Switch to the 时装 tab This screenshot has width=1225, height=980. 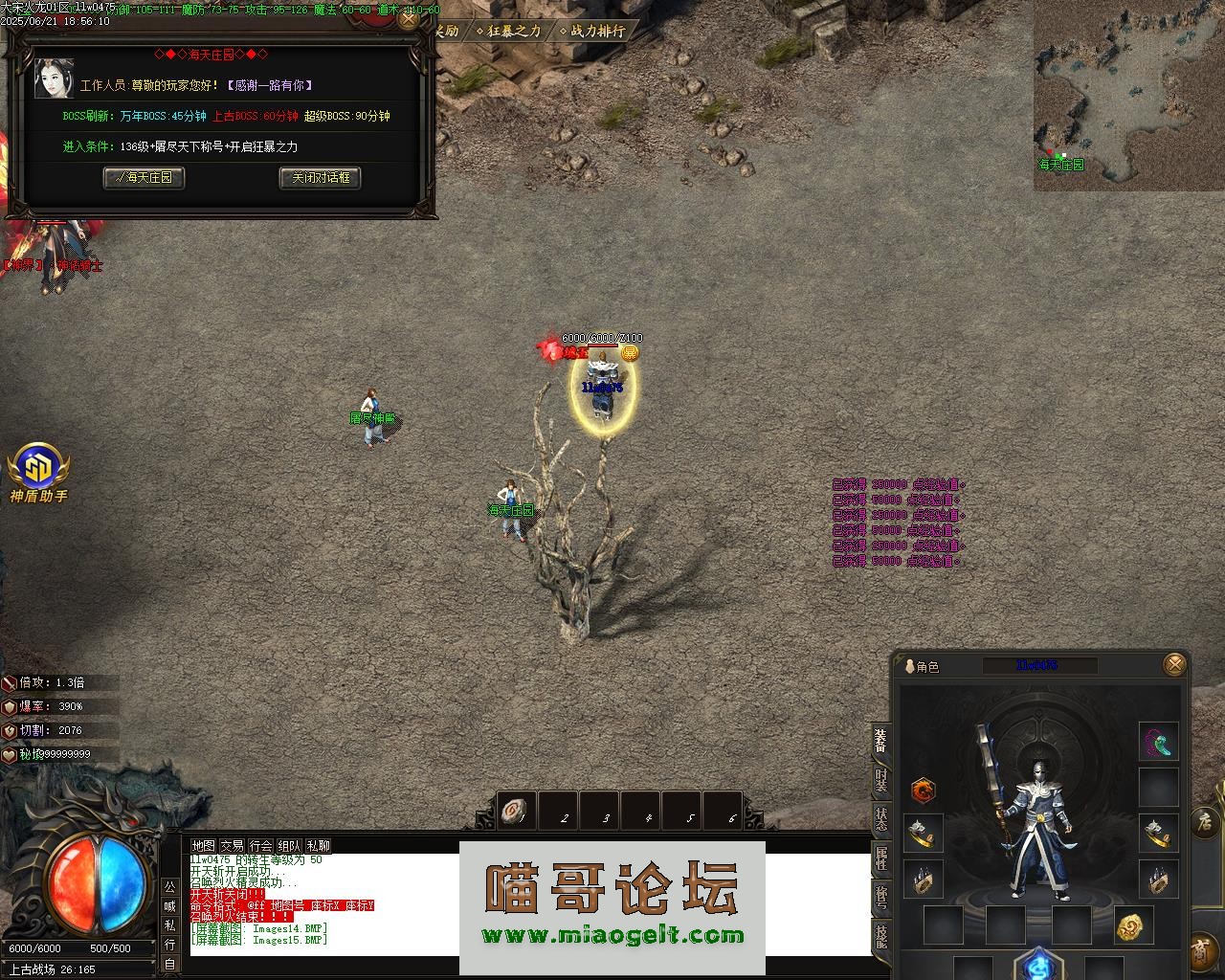coord(880,780)
